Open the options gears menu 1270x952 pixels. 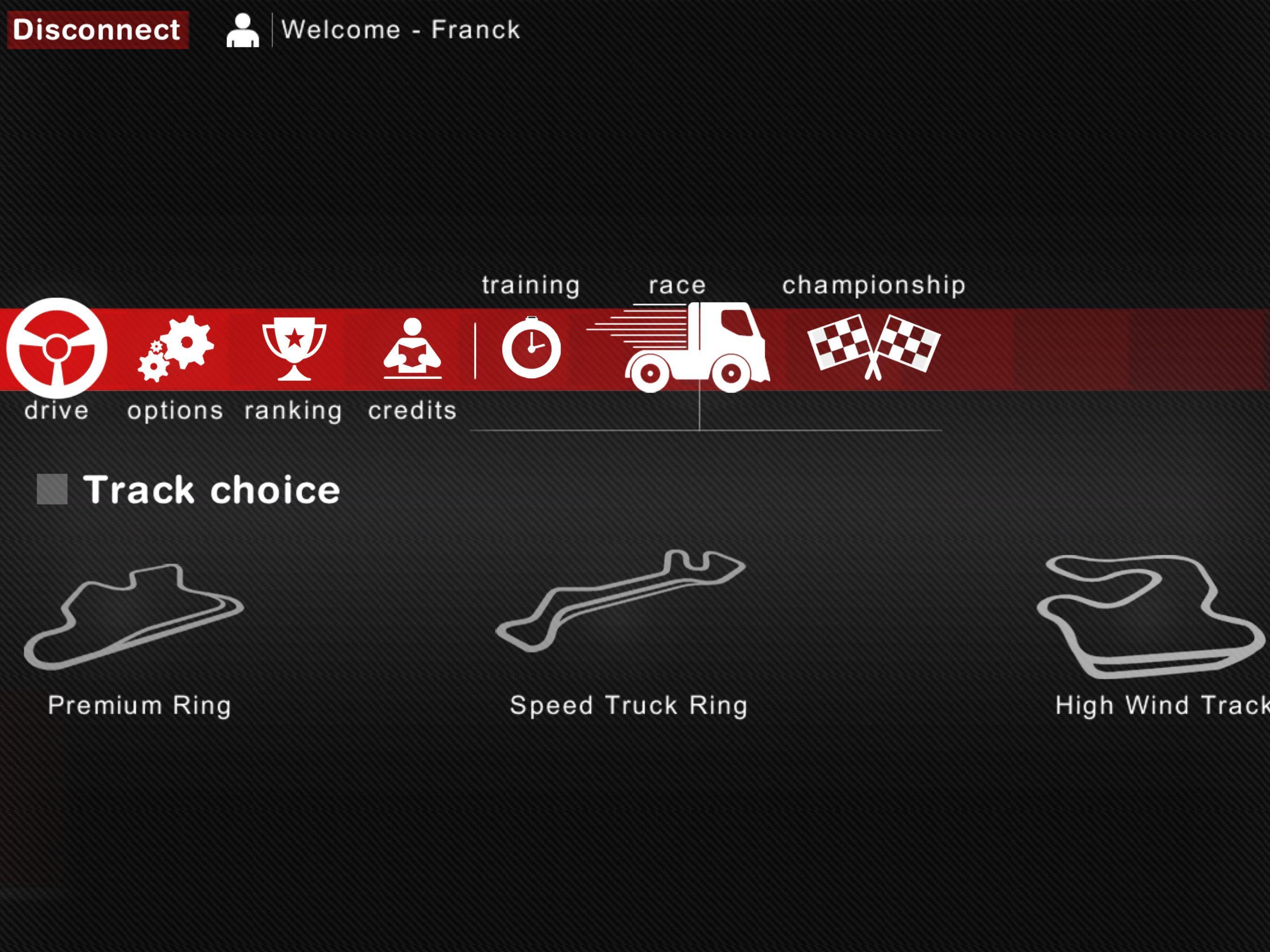176,349
